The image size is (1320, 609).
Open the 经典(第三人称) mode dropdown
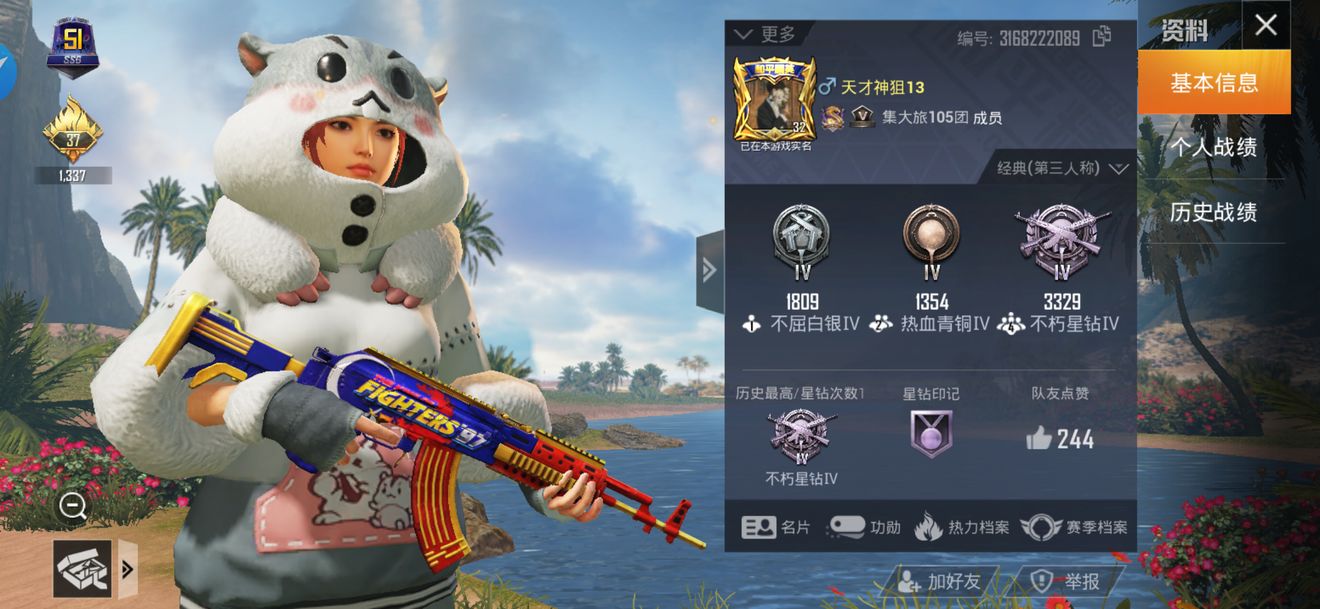pos(1062,168)
